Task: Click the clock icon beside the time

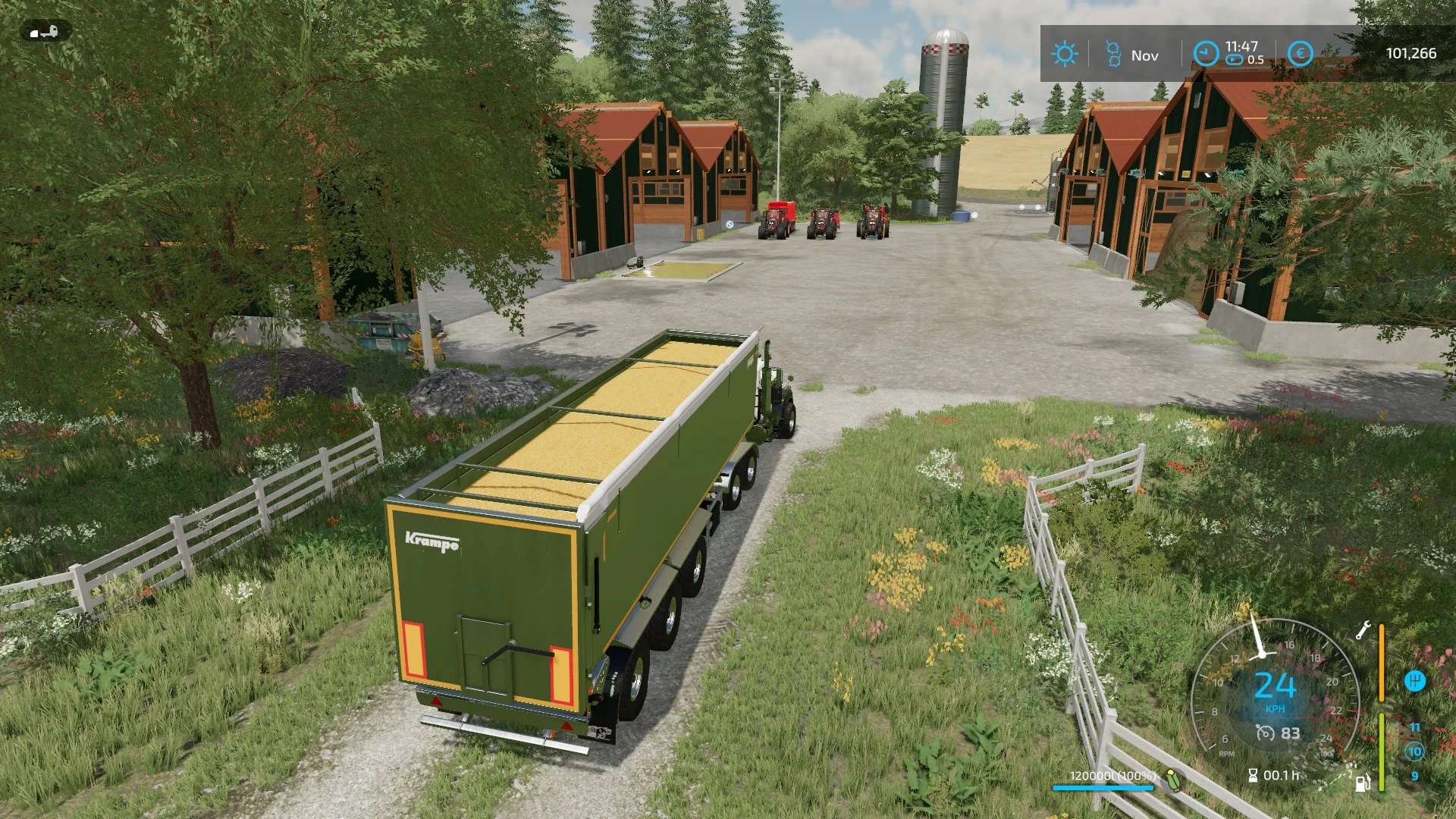Action: [1206, 54]
